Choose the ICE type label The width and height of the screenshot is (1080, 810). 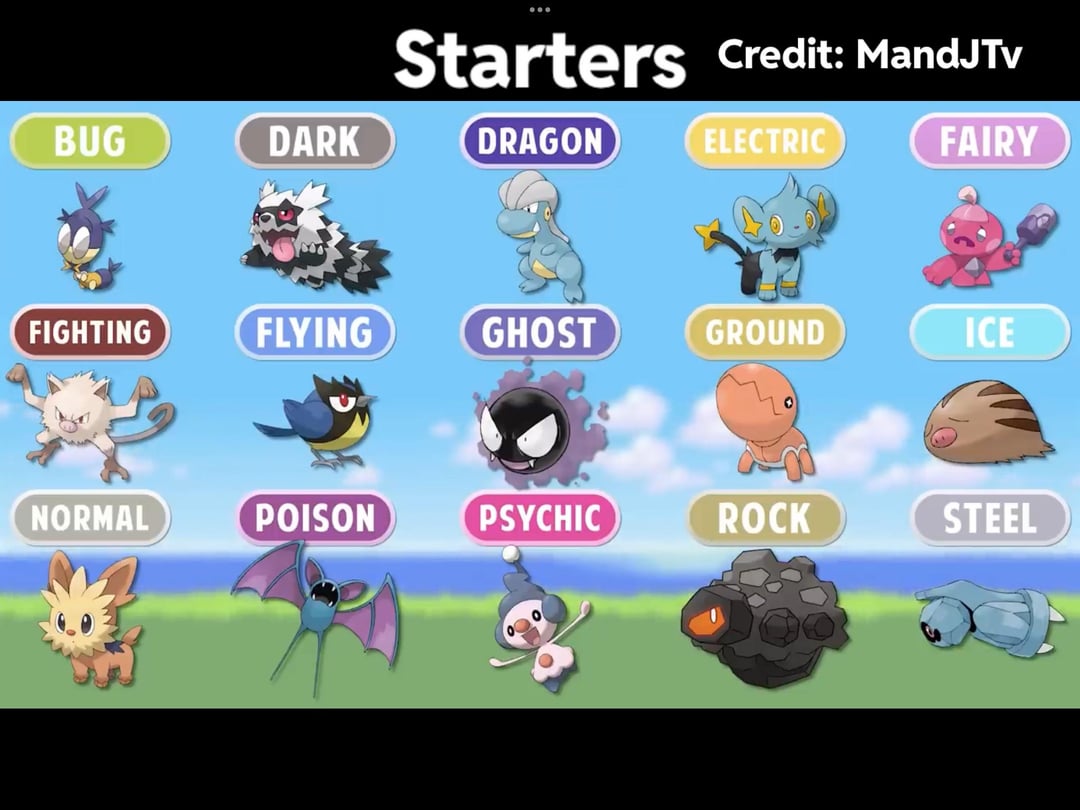[x=989, y=332]
